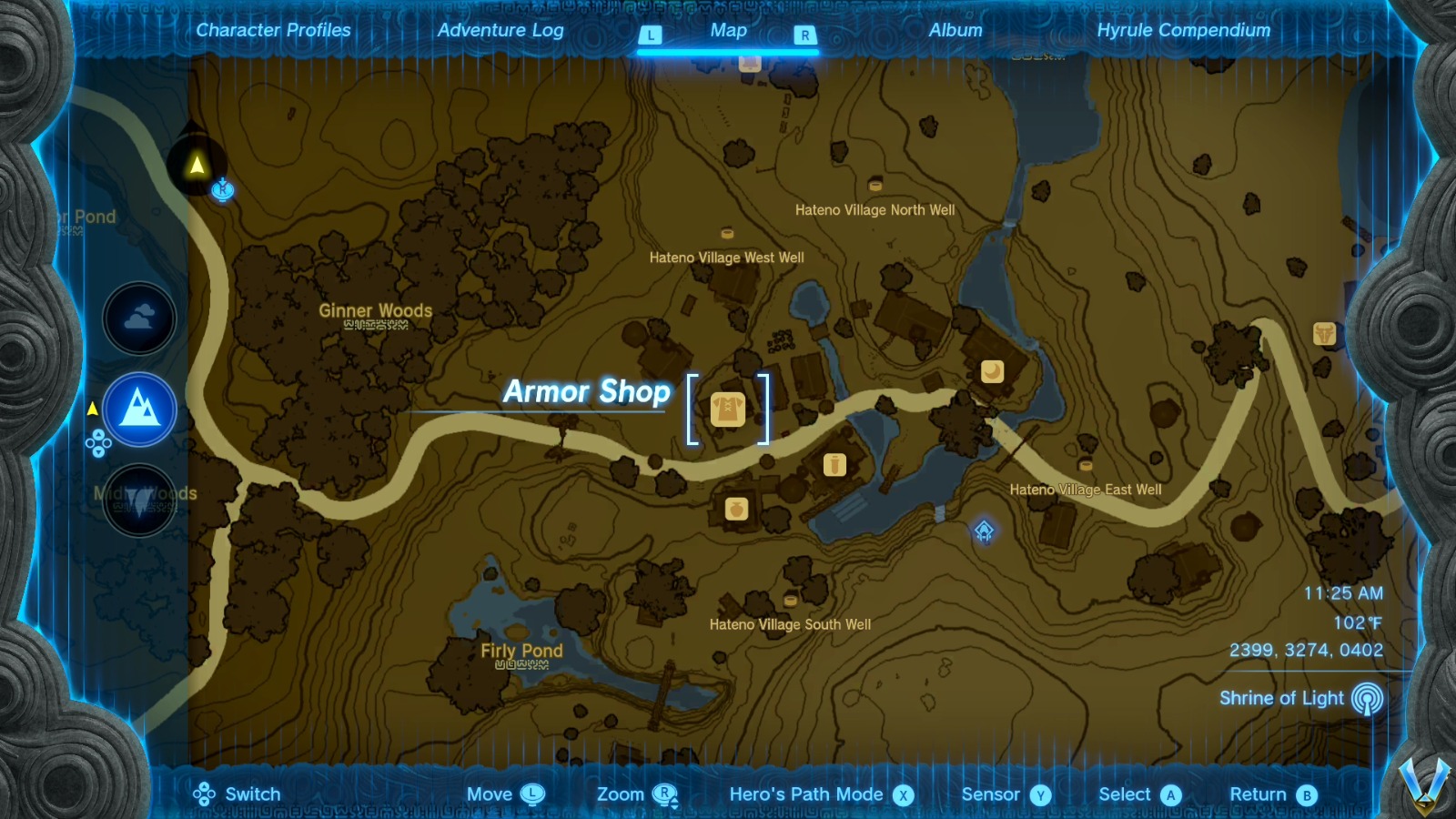Click the general store jar icon

click(735, 509)
